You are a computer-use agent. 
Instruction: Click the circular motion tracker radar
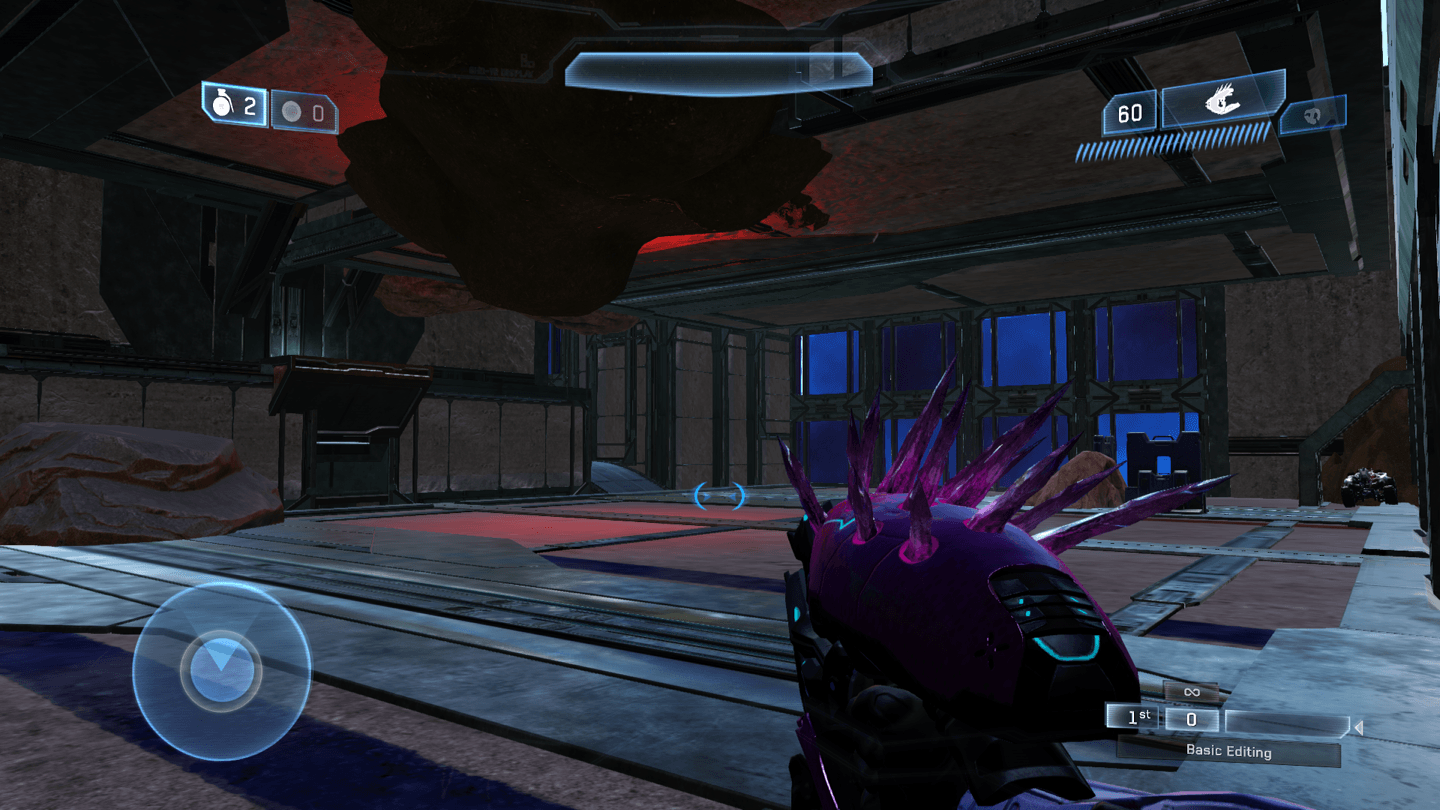coord(221,671)
